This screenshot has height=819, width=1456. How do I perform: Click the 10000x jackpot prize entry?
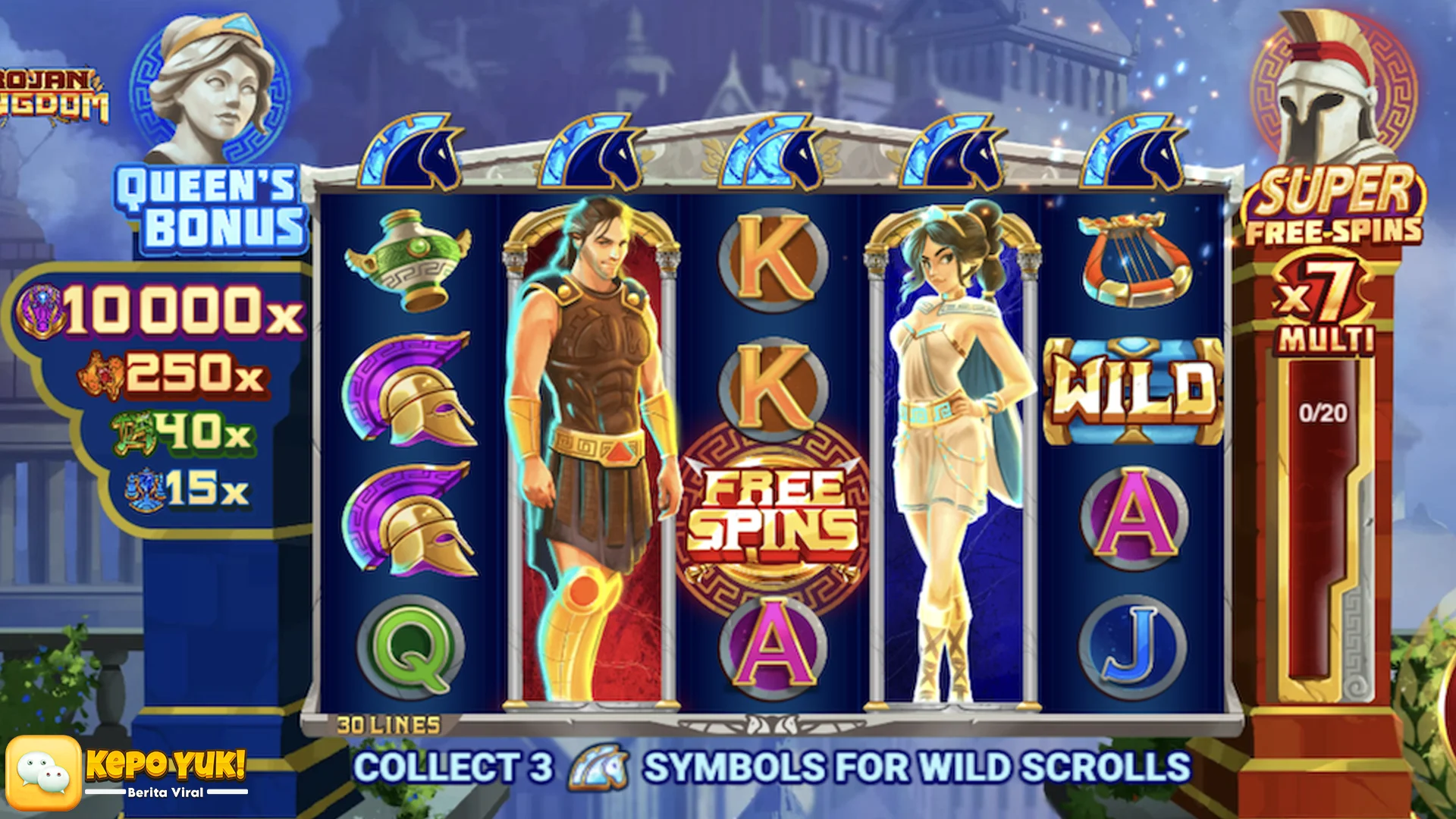click(x=163, y=311)
